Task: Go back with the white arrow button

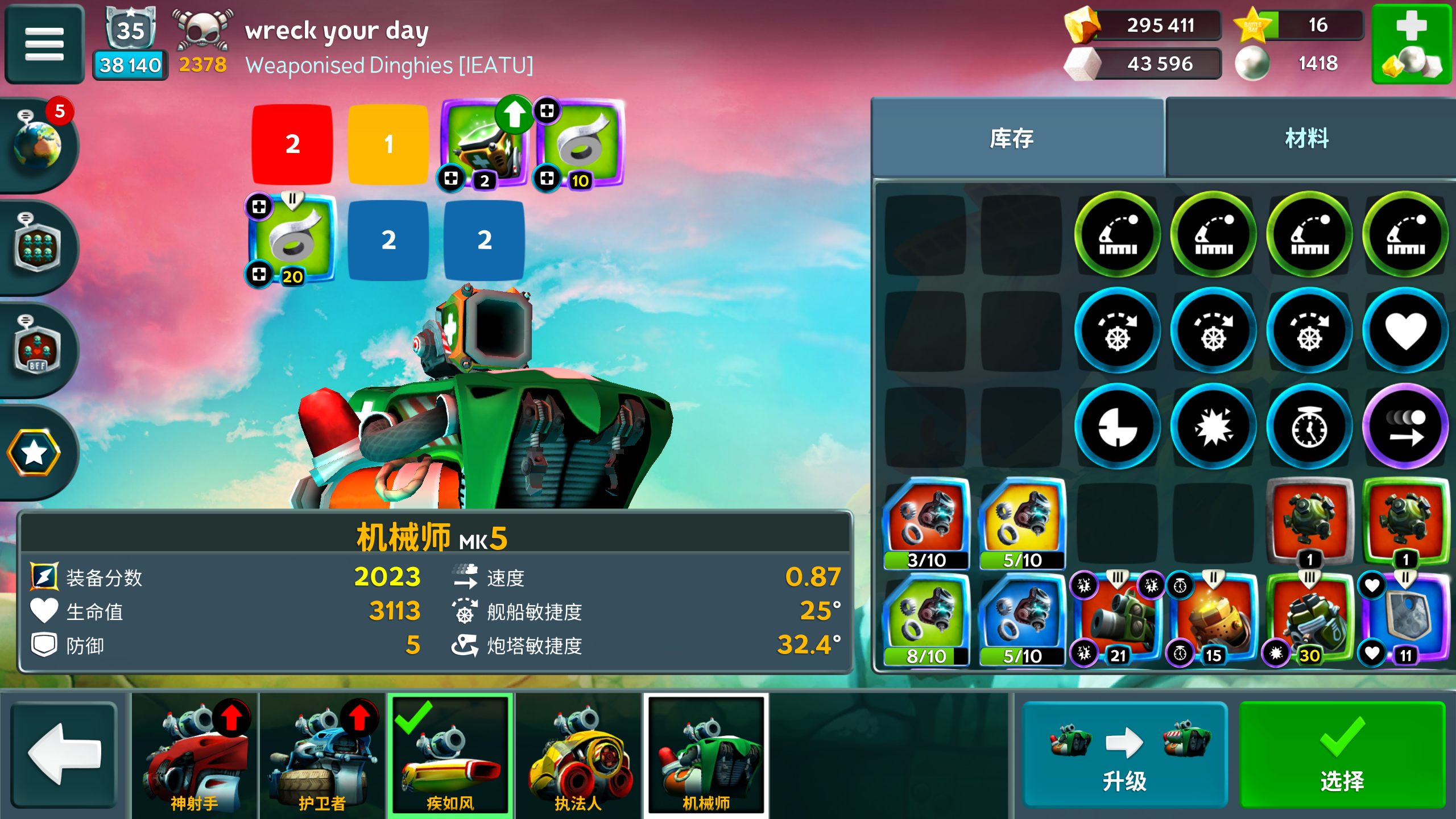Action: pyautogui.click(x=64, y=755)
